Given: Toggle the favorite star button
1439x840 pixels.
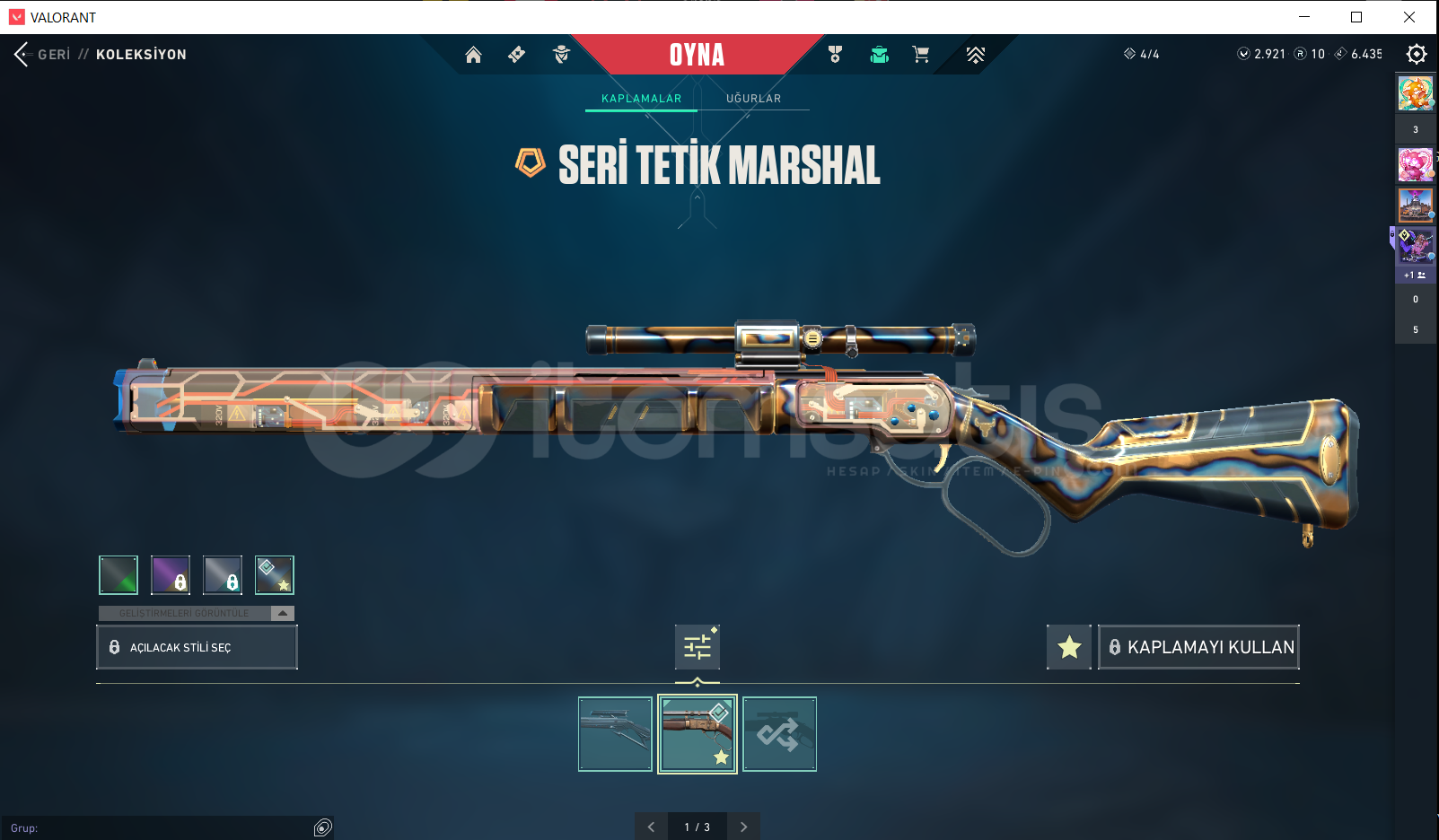Looking at the screenshot, I should (1068, 647).
